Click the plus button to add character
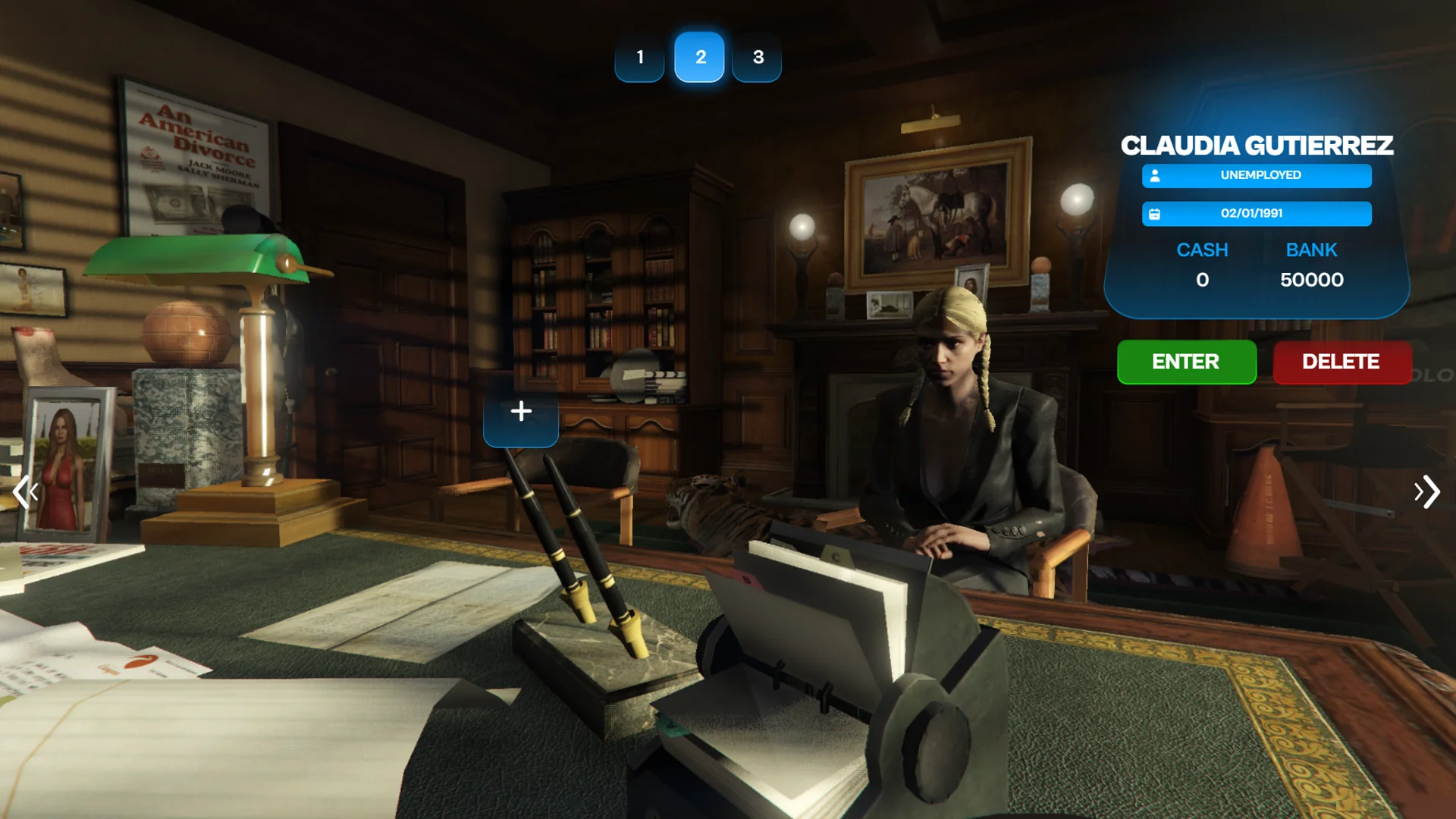The image size is (1456, 819). pyautogui.click(x=521, y=412)
